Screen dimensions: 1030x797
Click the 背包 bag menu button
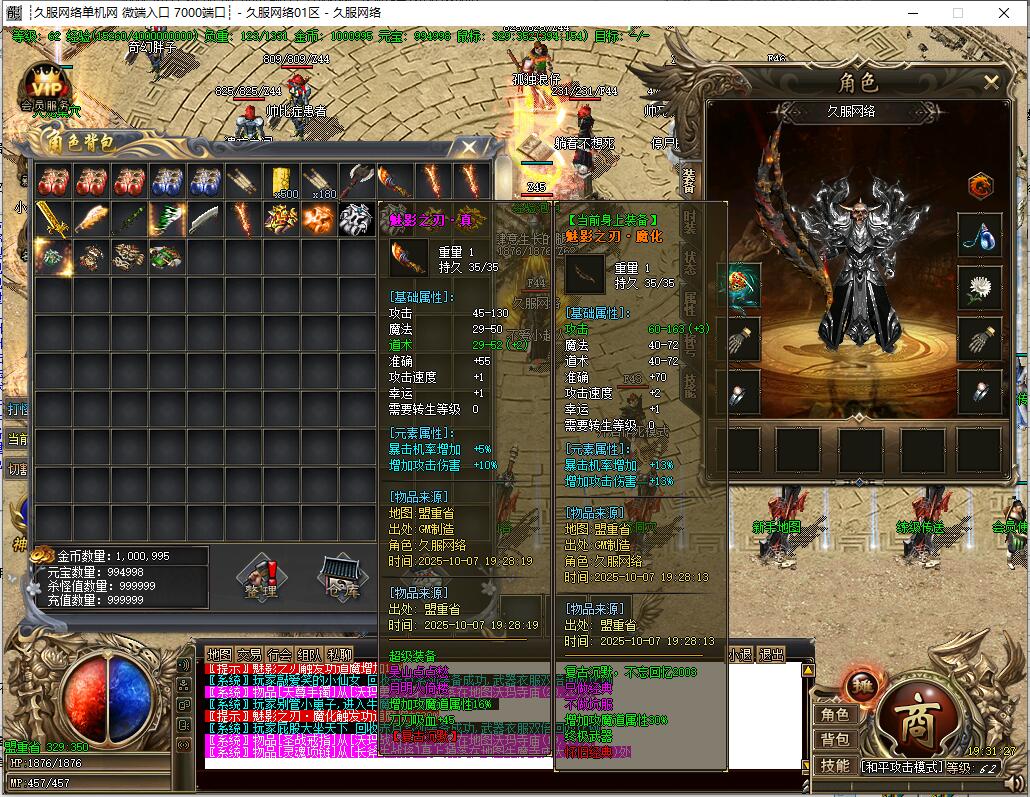[835, 740]
